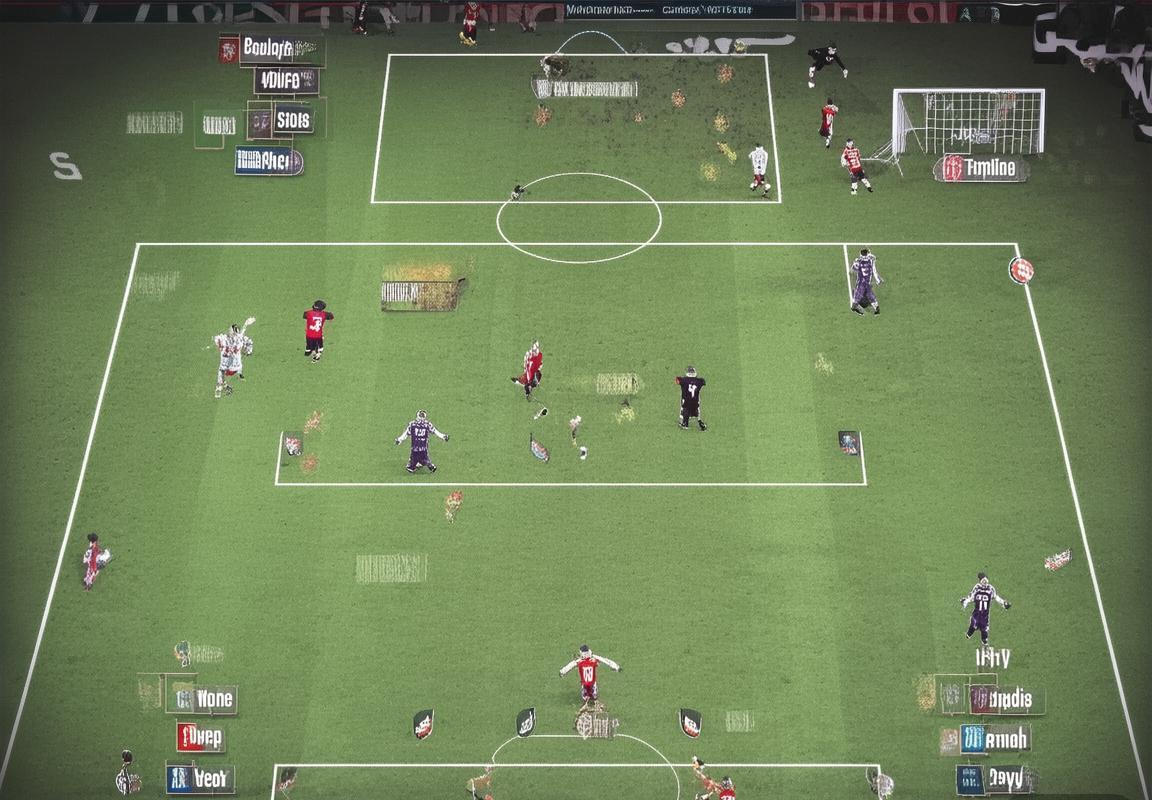Select the 'Timline' label below the goal
Image resolution: width=1152 pixels, height=800 pixels.
click(981, 169)
